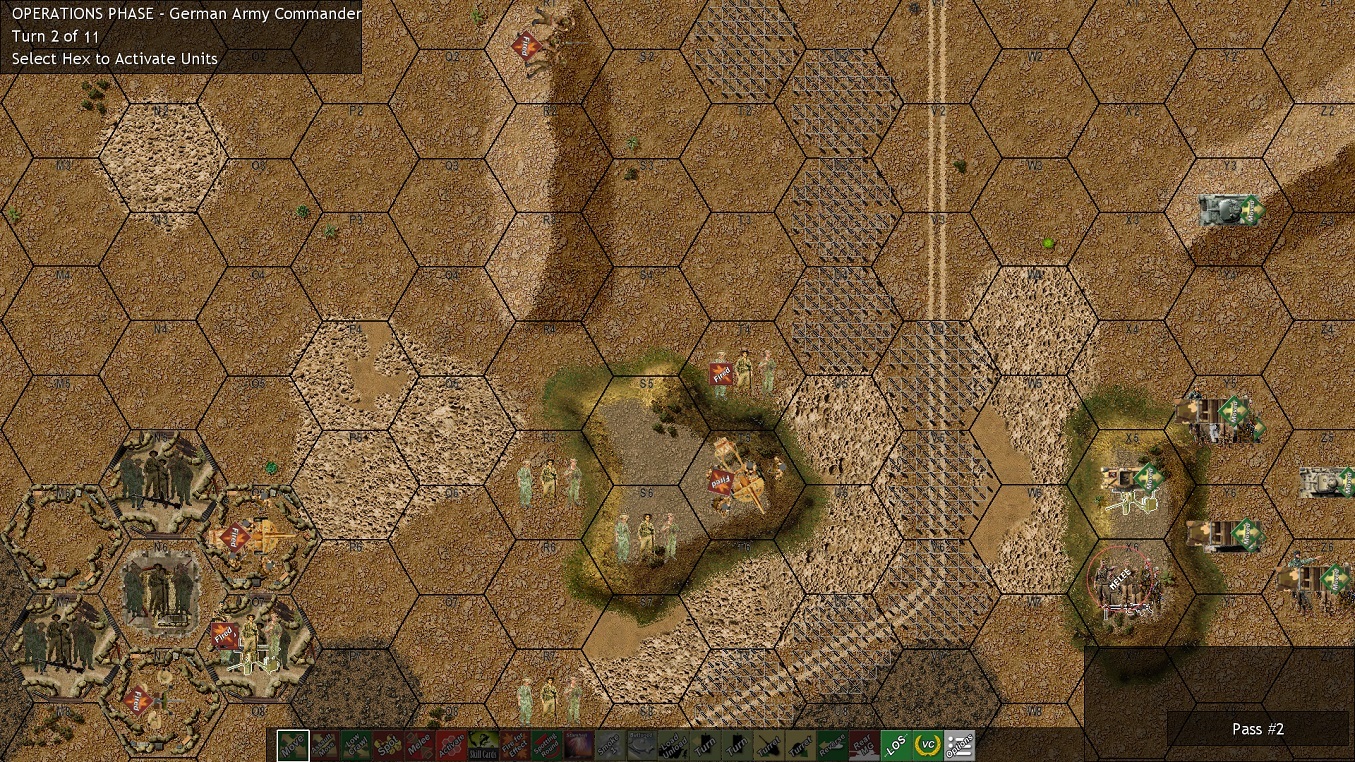The image size is (1355, 762).
Task: Click the Spot command icon
Action: (x=388, y=745)
